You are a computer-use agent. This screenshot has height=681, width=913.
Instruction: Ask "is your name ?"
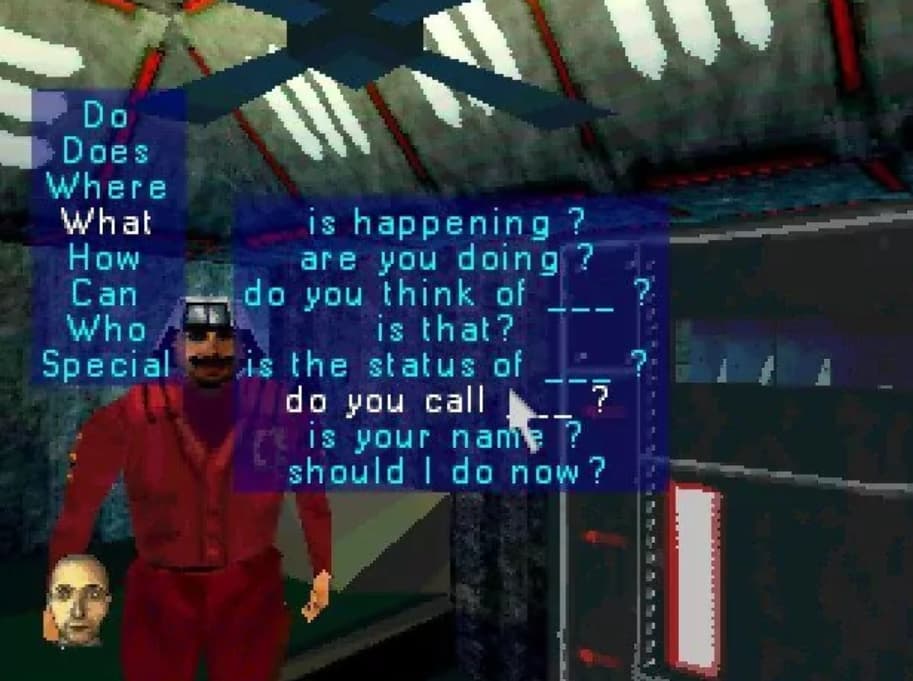pos(446,436)
